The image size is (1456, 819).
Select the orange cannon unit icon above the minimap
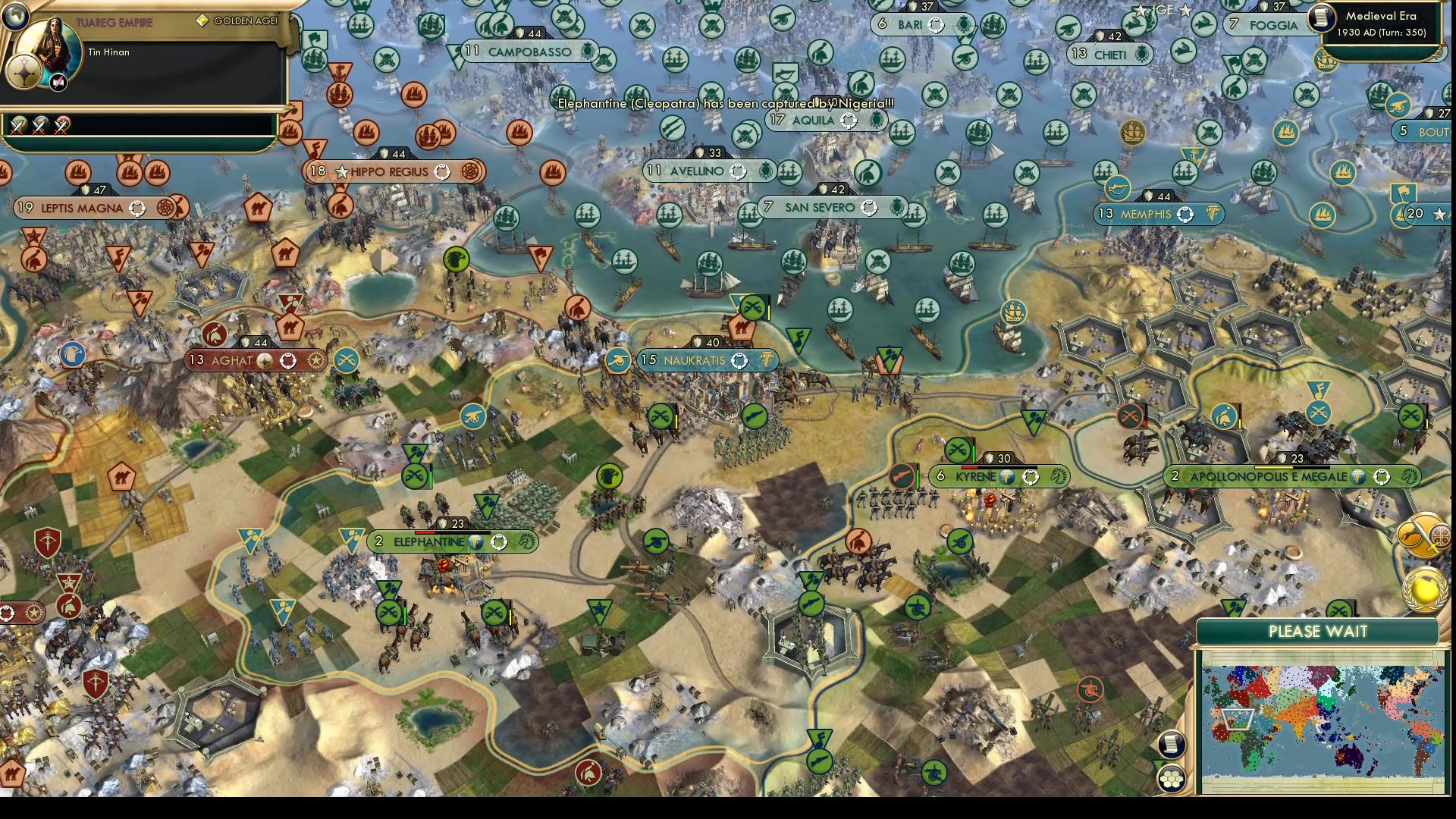pos(1090,689)
